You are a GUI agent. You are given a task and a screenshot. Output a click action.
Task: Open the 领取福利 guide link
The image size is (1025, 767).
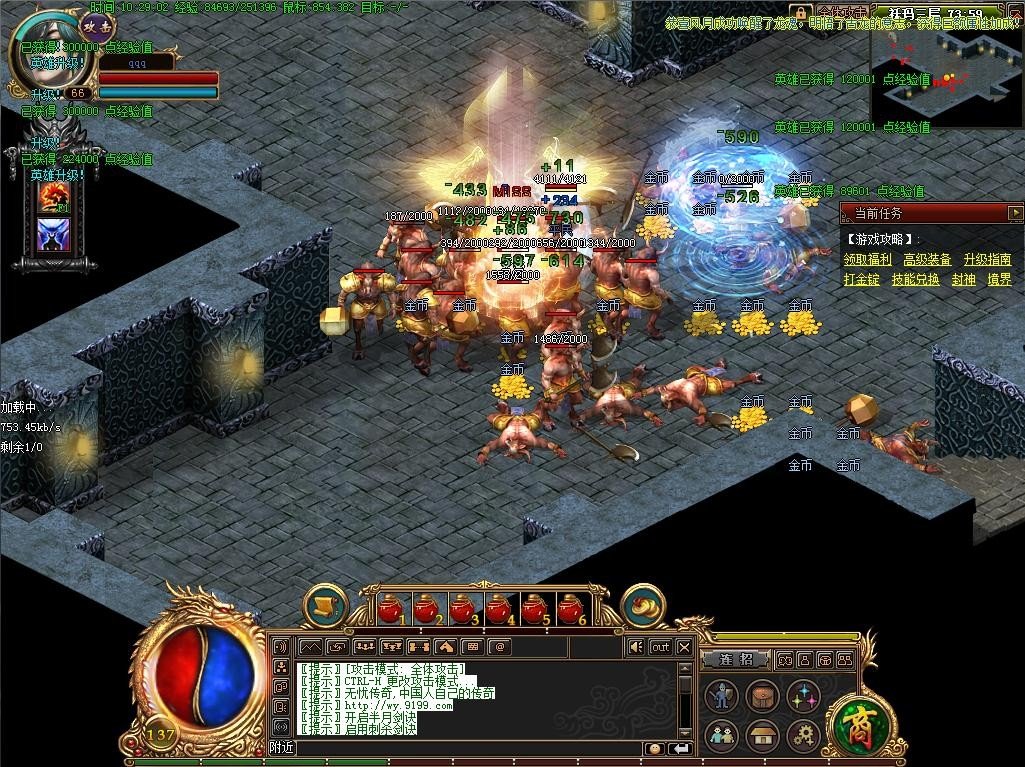coord(867,260)
